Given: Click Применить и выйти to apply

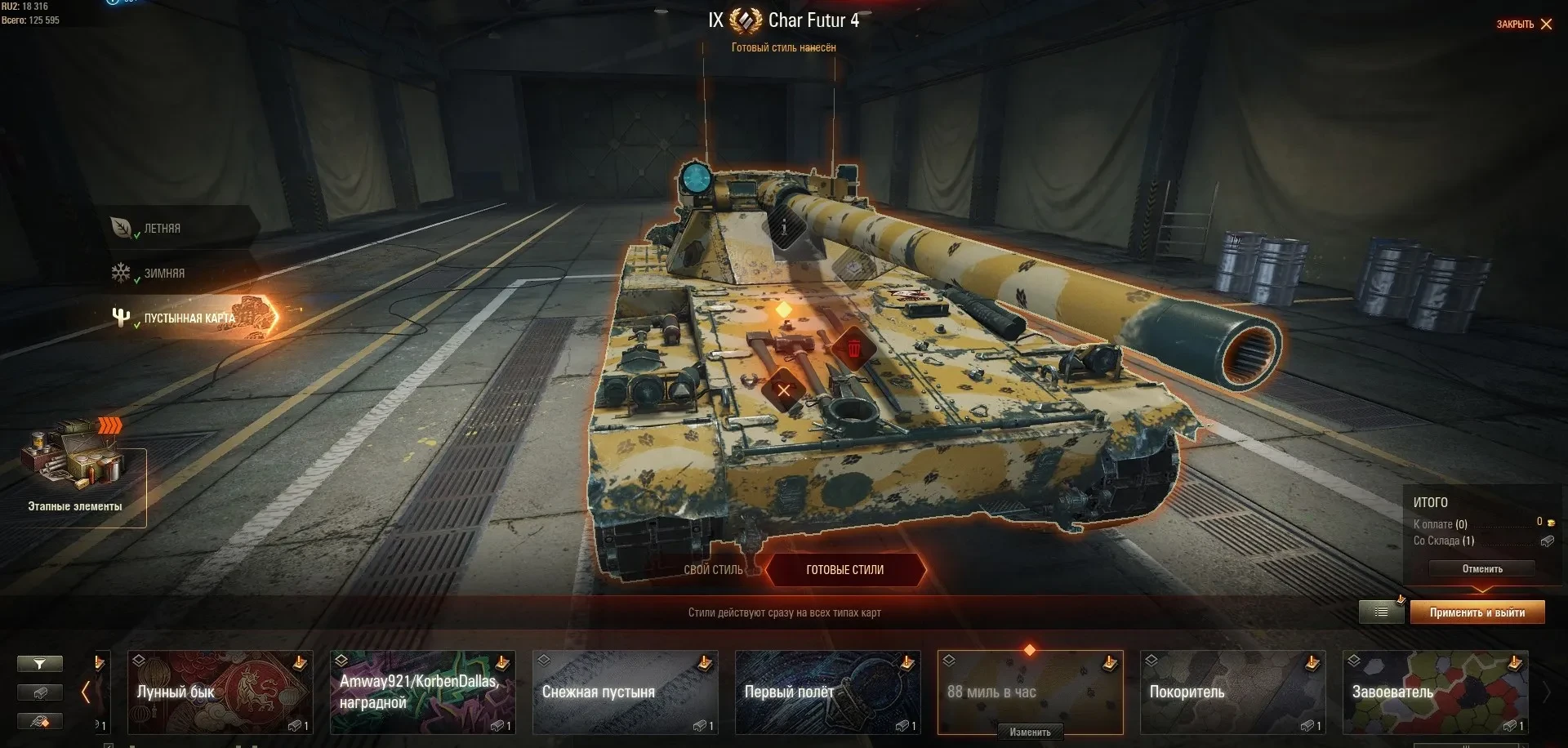Looking at the screenshot, I should 1477,612.
